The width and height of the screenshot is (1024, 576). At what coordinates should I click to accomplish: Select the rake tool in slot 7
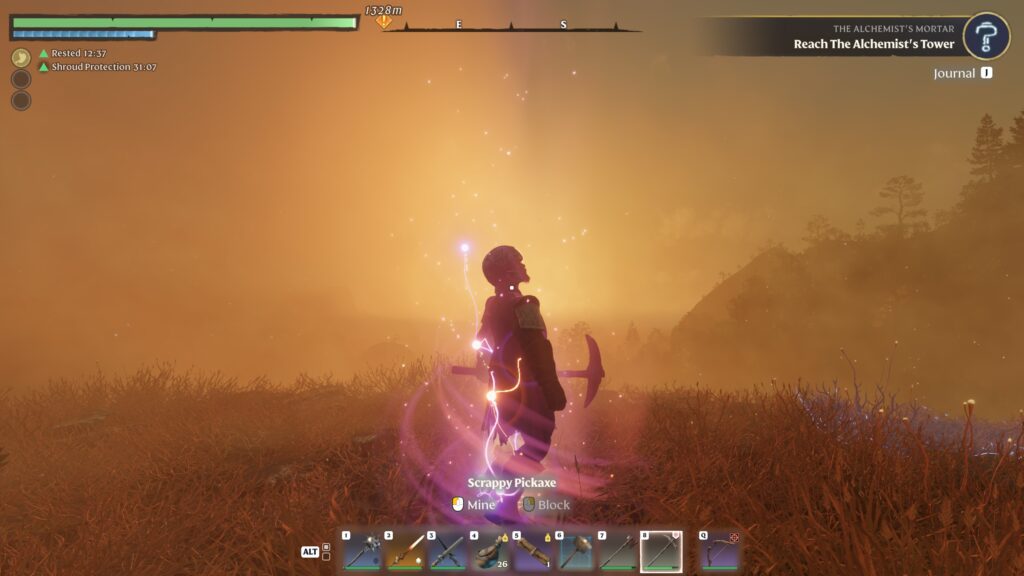(618, 551)
